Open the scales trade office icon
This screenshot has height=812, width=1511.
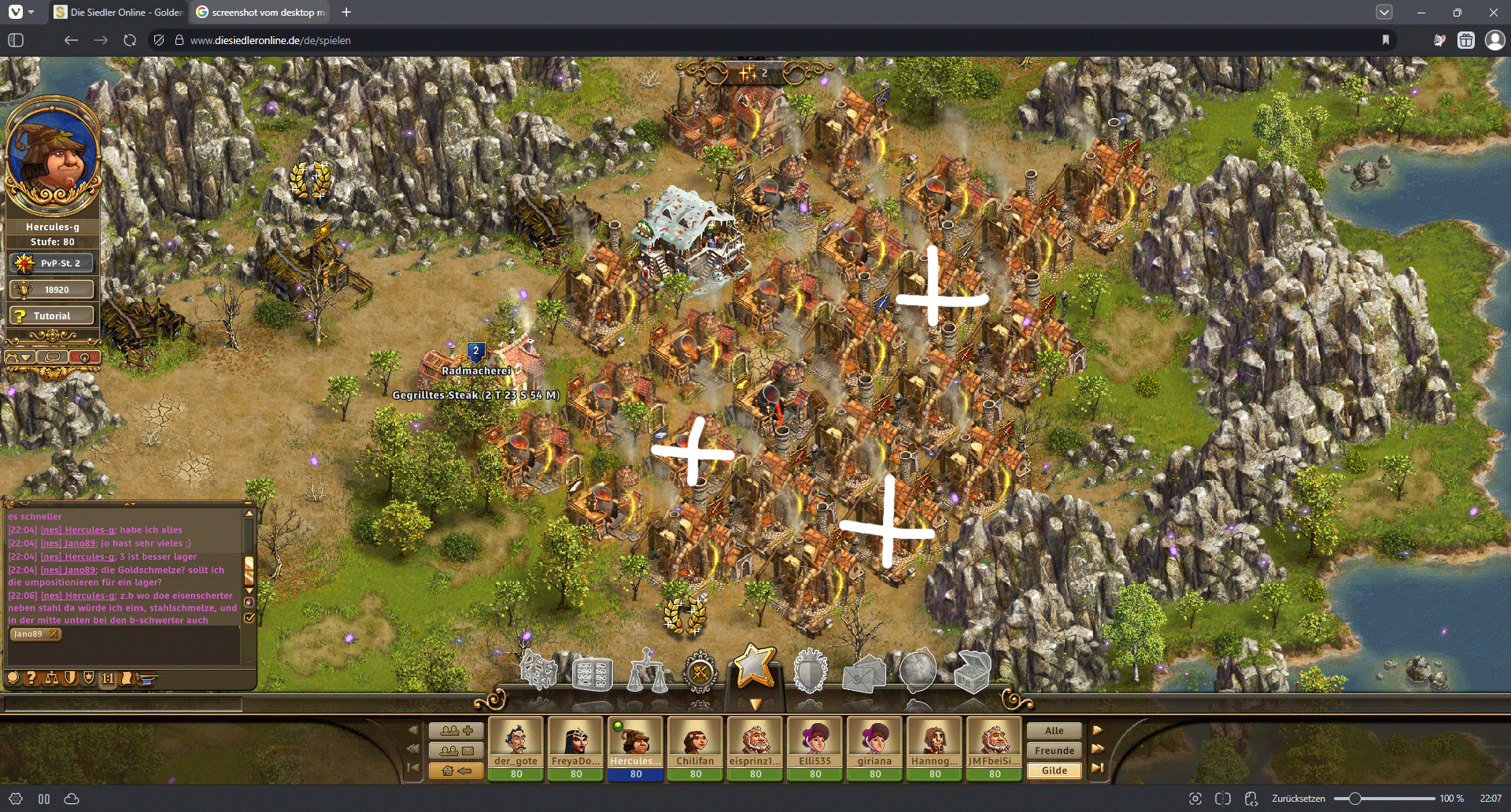tap(648, 672)
